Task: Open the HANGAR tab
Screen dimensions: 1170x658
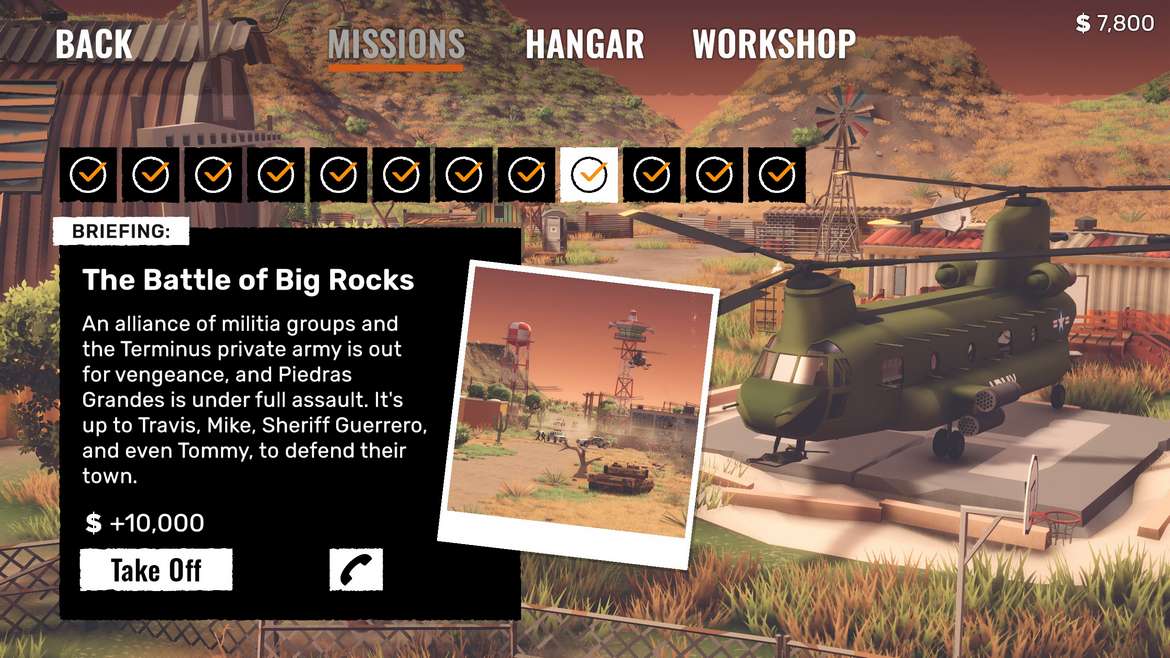Action: 584,45
